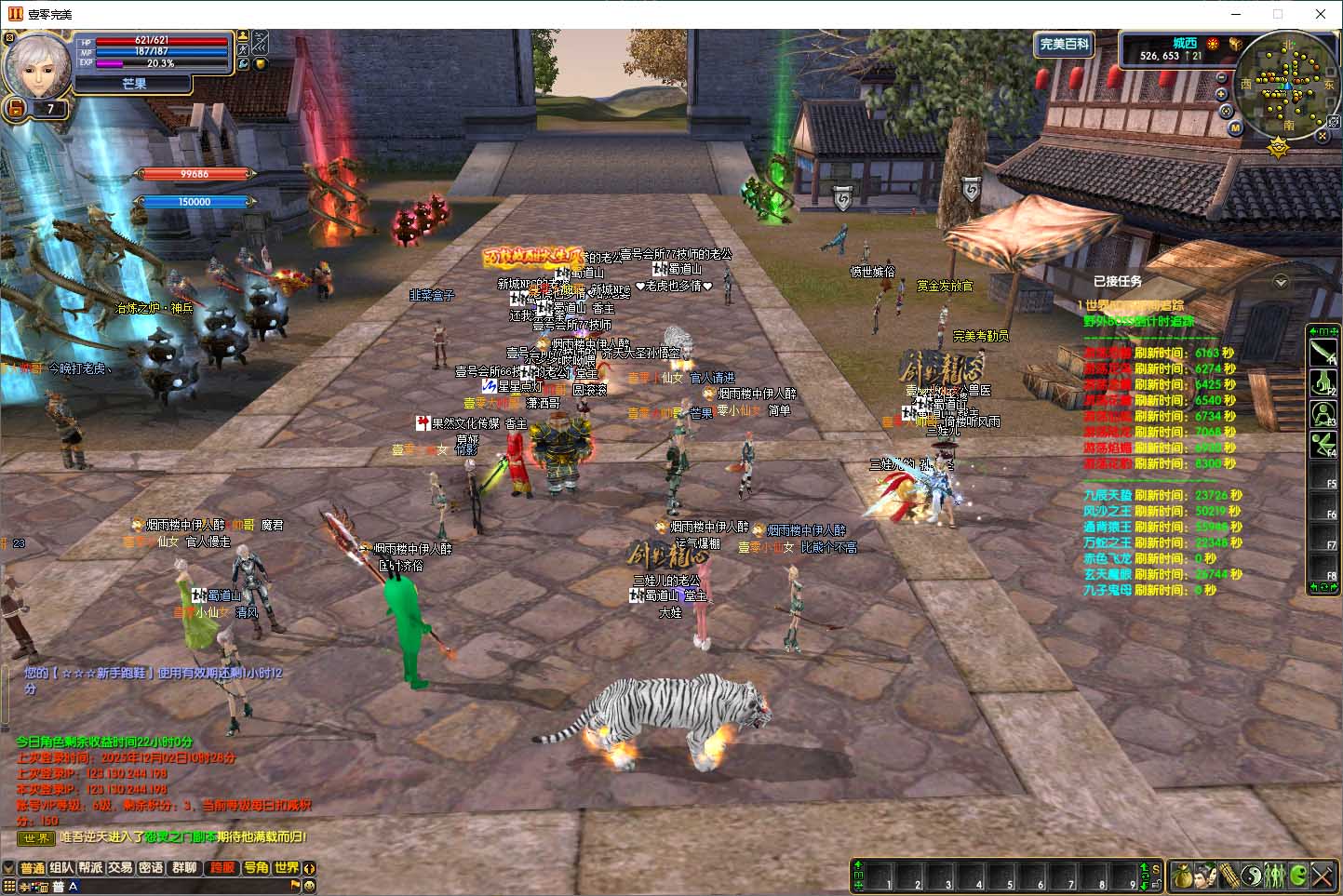The width and height of the screenshot is (1343, 896).
Task: Click the player portrait avatar
Action: pyautogui.click(x=38, y=63)
